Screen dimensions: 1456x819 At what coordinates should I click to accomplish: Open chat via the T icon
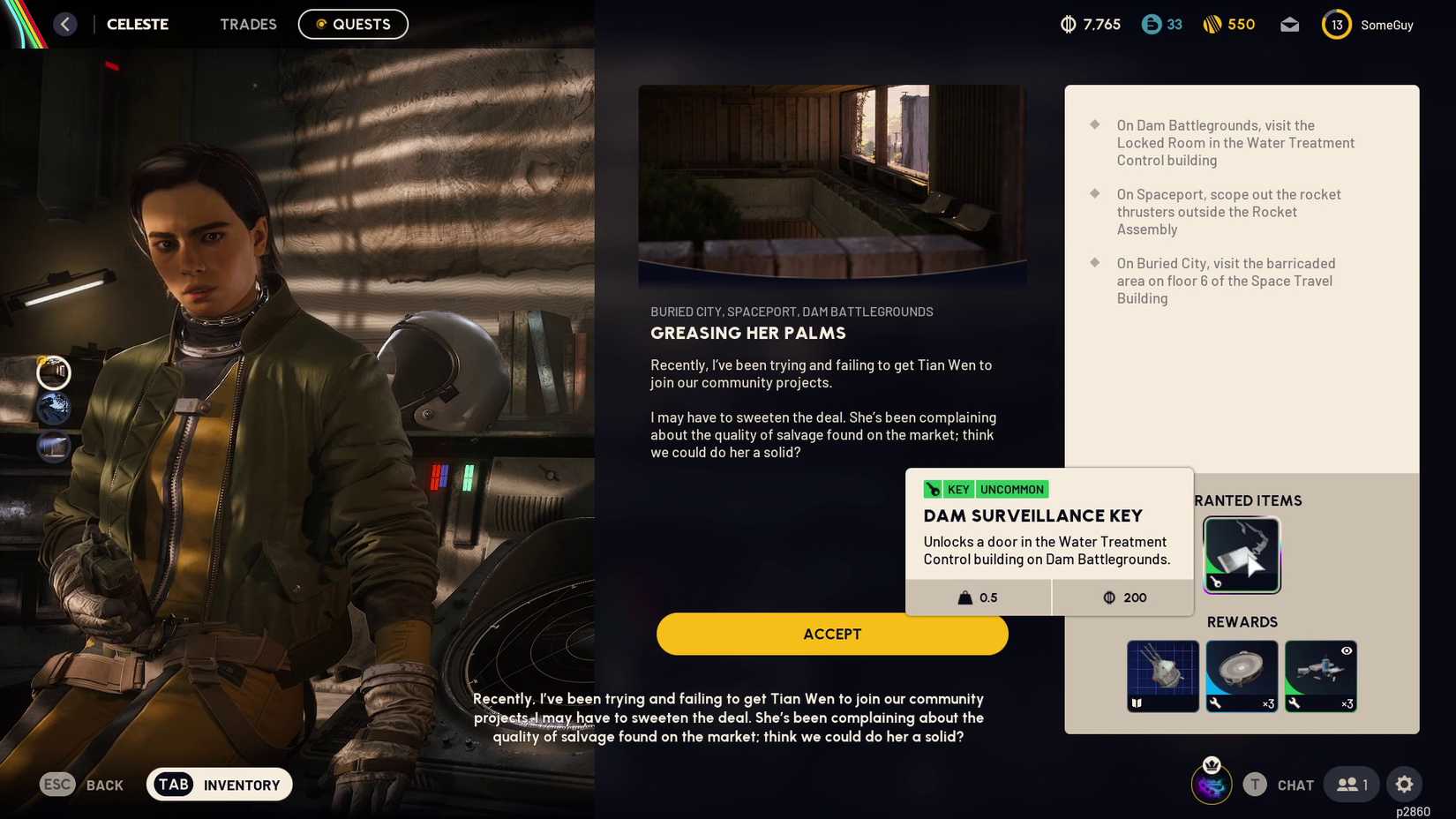point(1254,784)
